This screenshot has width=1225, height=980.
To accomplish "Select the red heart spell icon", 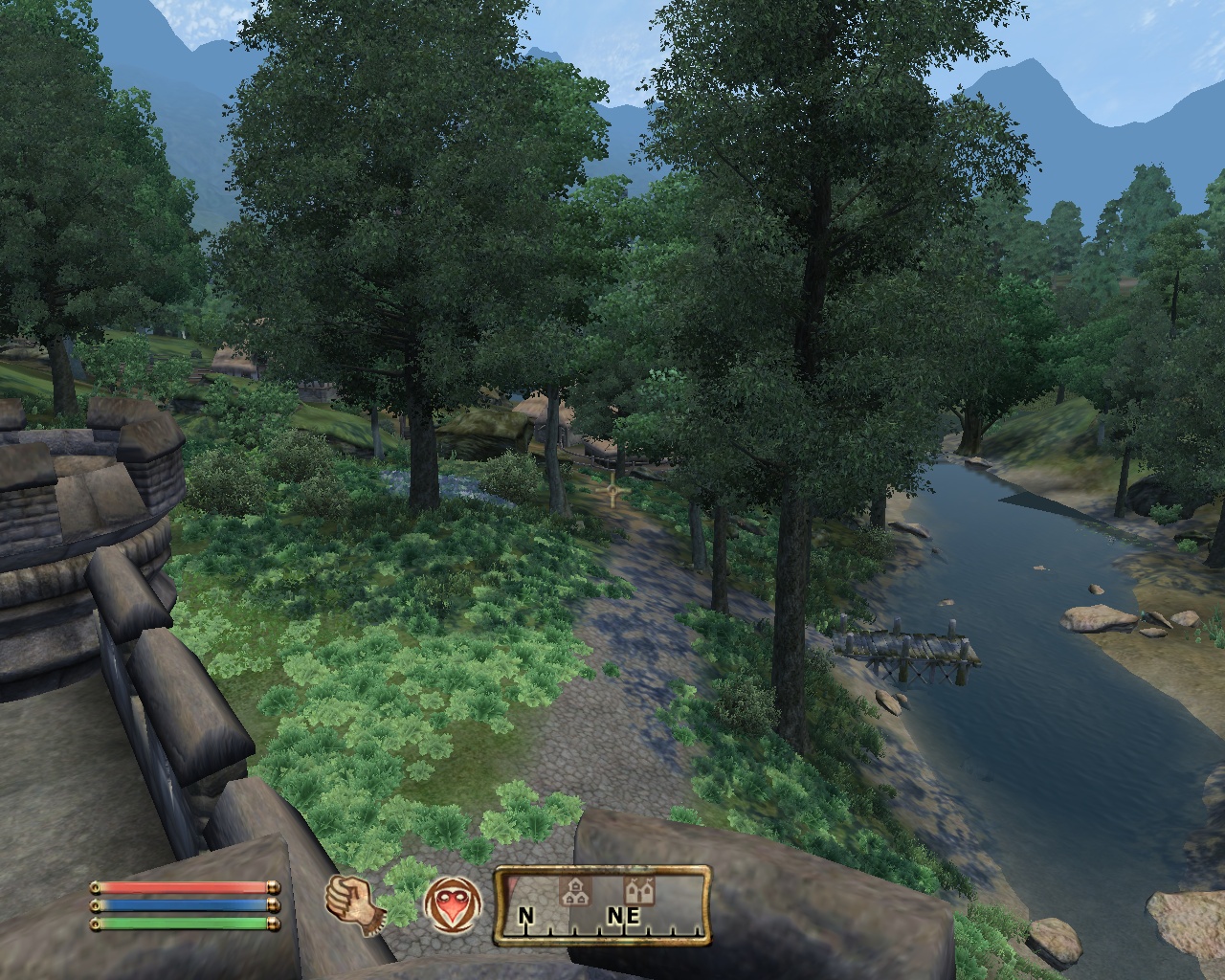I will click(453, 904).
